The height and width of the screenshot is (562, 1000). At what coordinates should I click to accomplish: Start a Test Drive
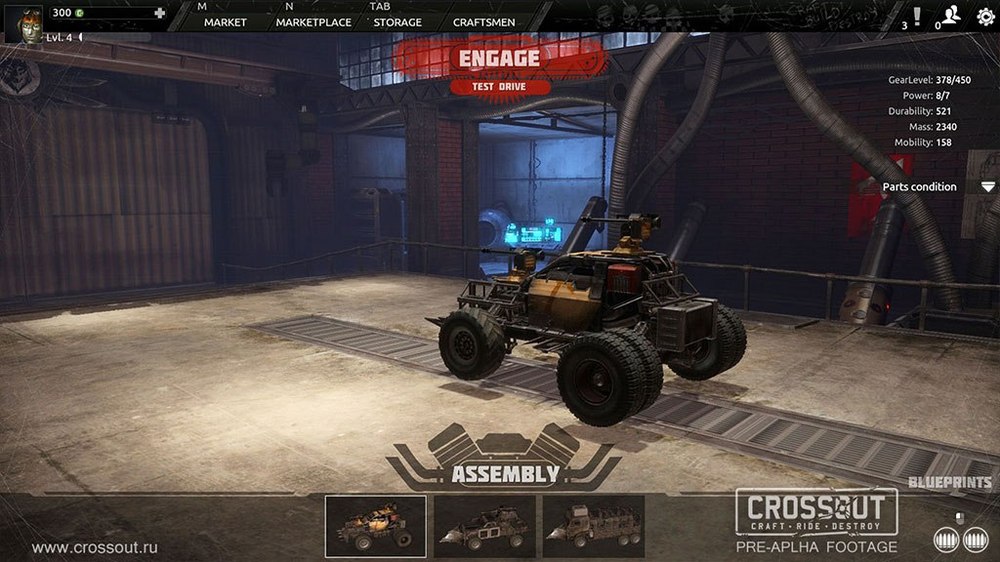[499, 86]
